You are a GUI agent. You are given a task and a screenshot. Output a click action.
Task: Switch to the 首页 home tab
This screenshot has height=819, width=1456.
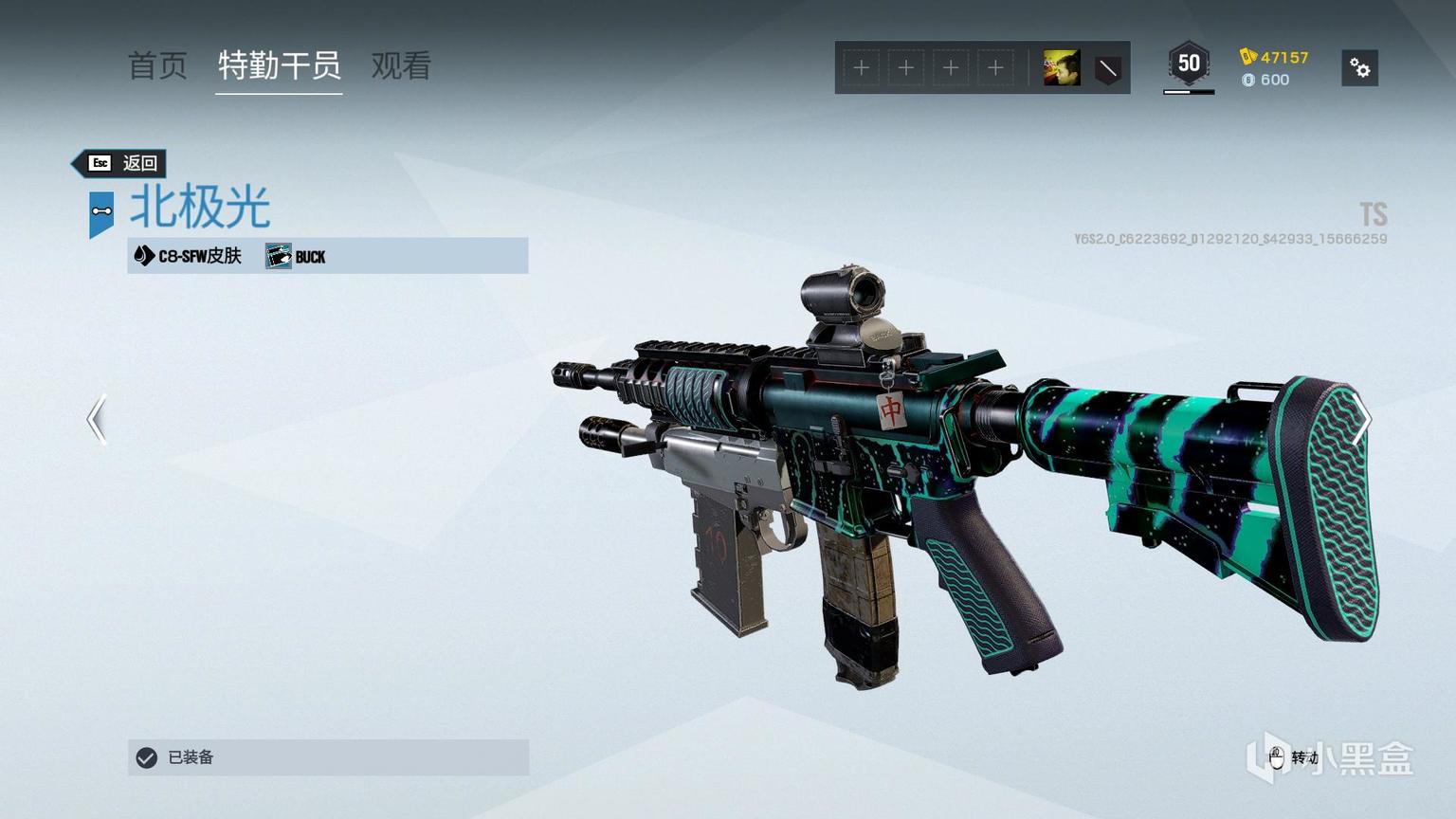[x=157, y=65]
